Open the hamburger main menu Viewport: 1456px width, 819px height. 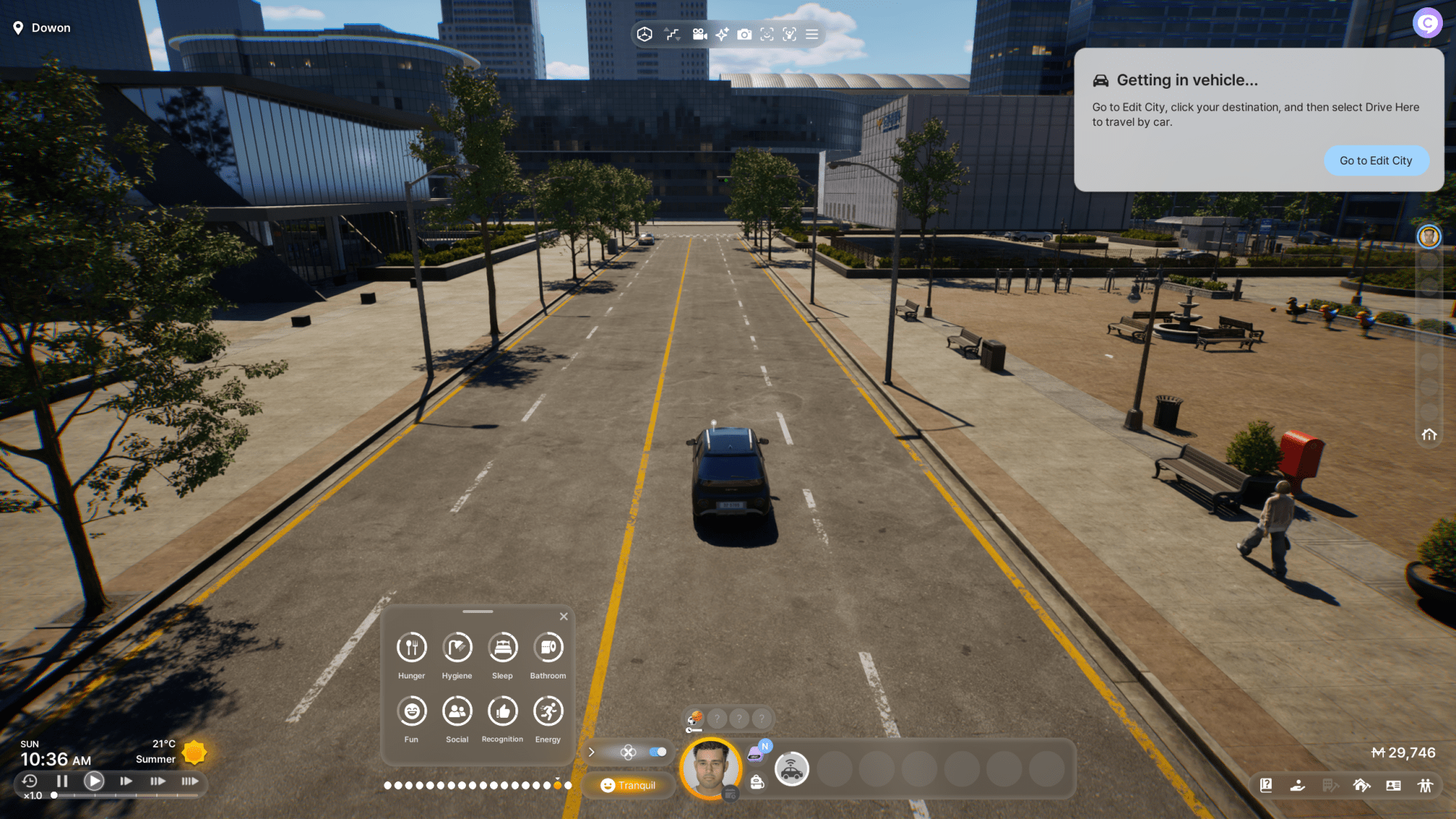(812, 34)
